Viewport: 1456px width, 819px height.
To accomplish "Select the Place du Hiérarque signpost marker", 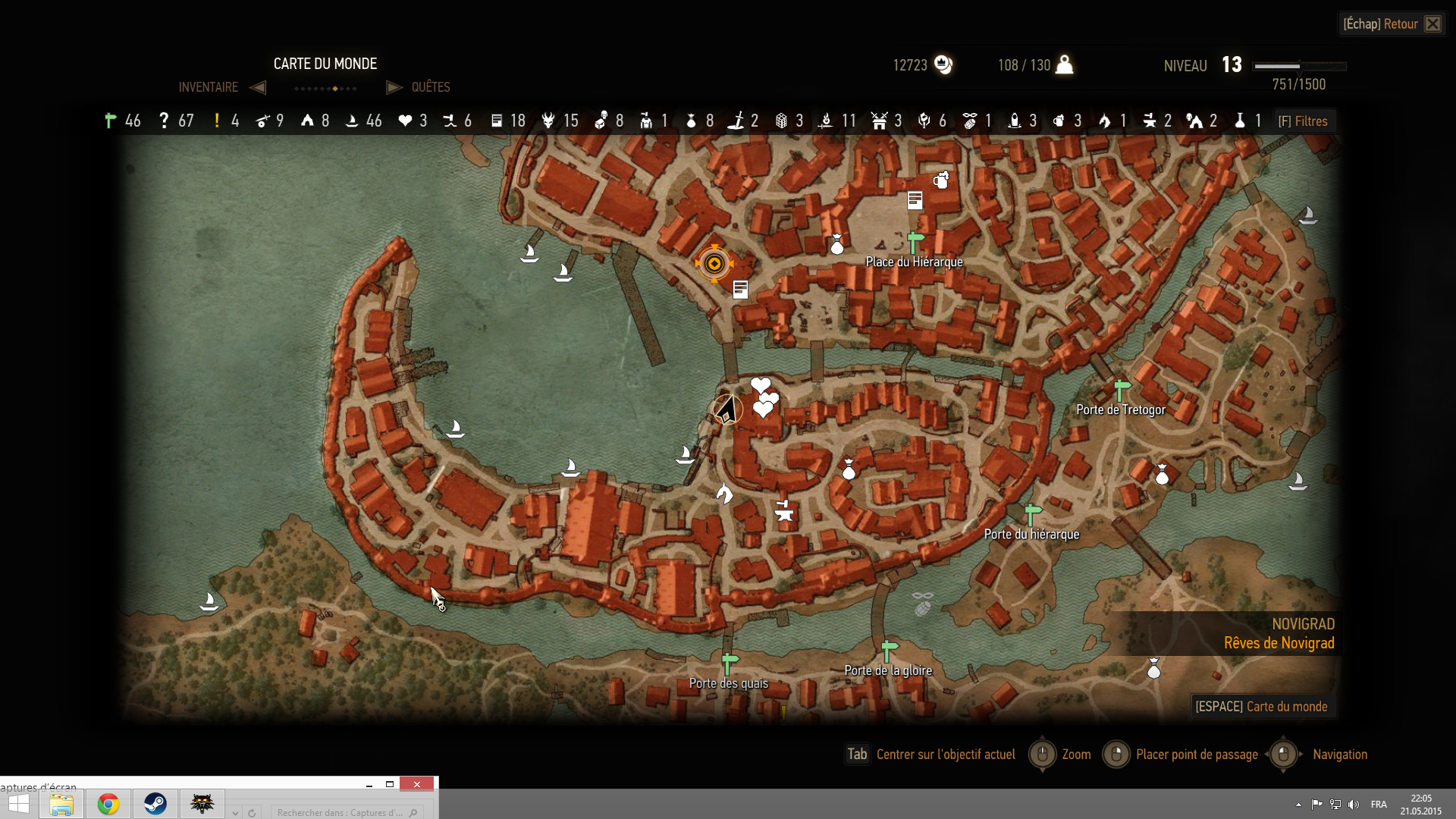I will (x=915, y=243).
